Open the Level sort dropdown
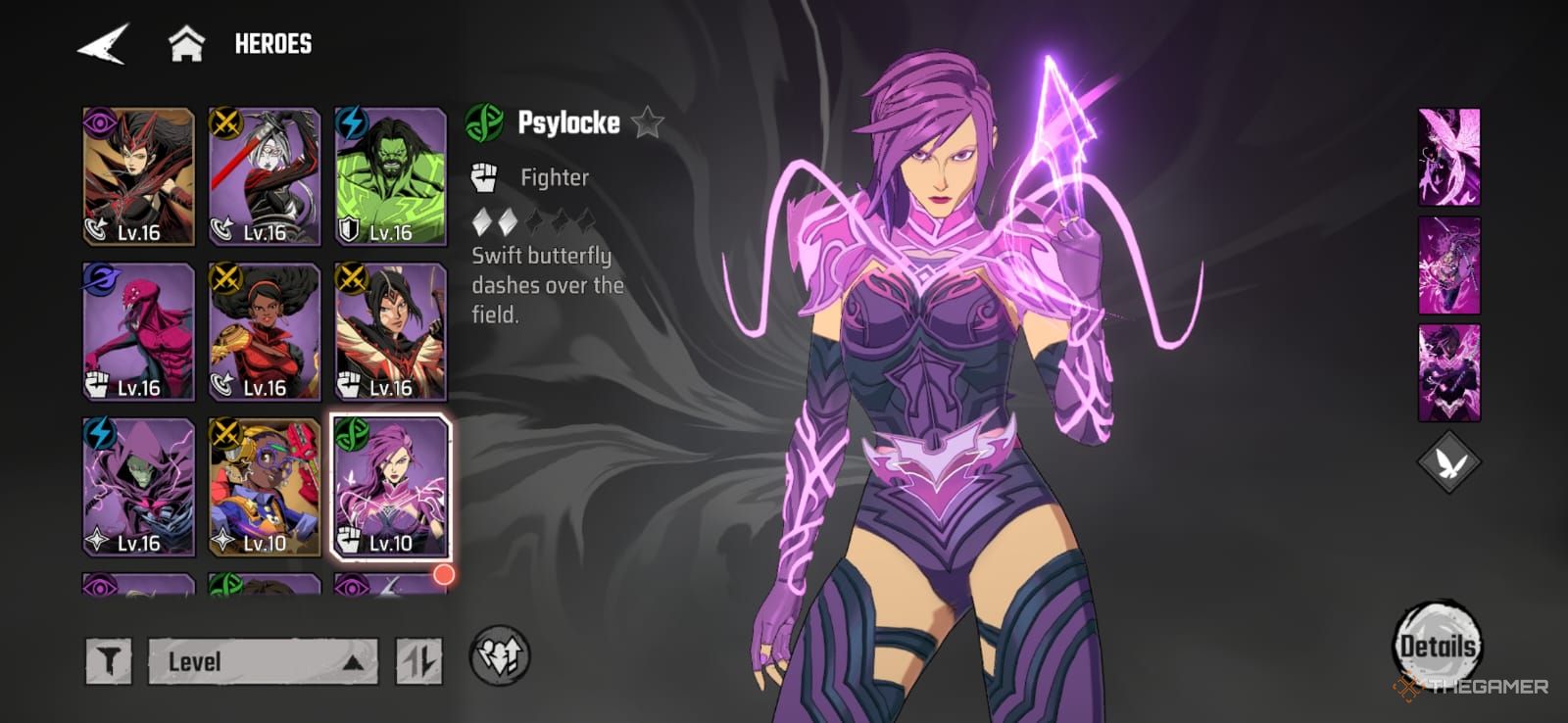The image size is (1568, 723). click(x=263, y=661)
